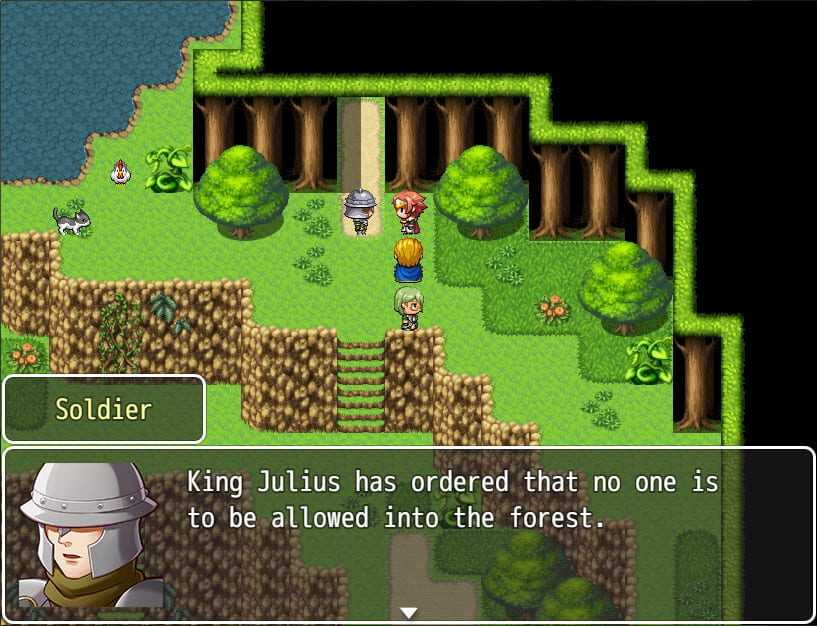The height and width of the screenshot is (626, 817).
Task: Advance dialogue with the white continue arrow
Action: [x=408, y=612]
